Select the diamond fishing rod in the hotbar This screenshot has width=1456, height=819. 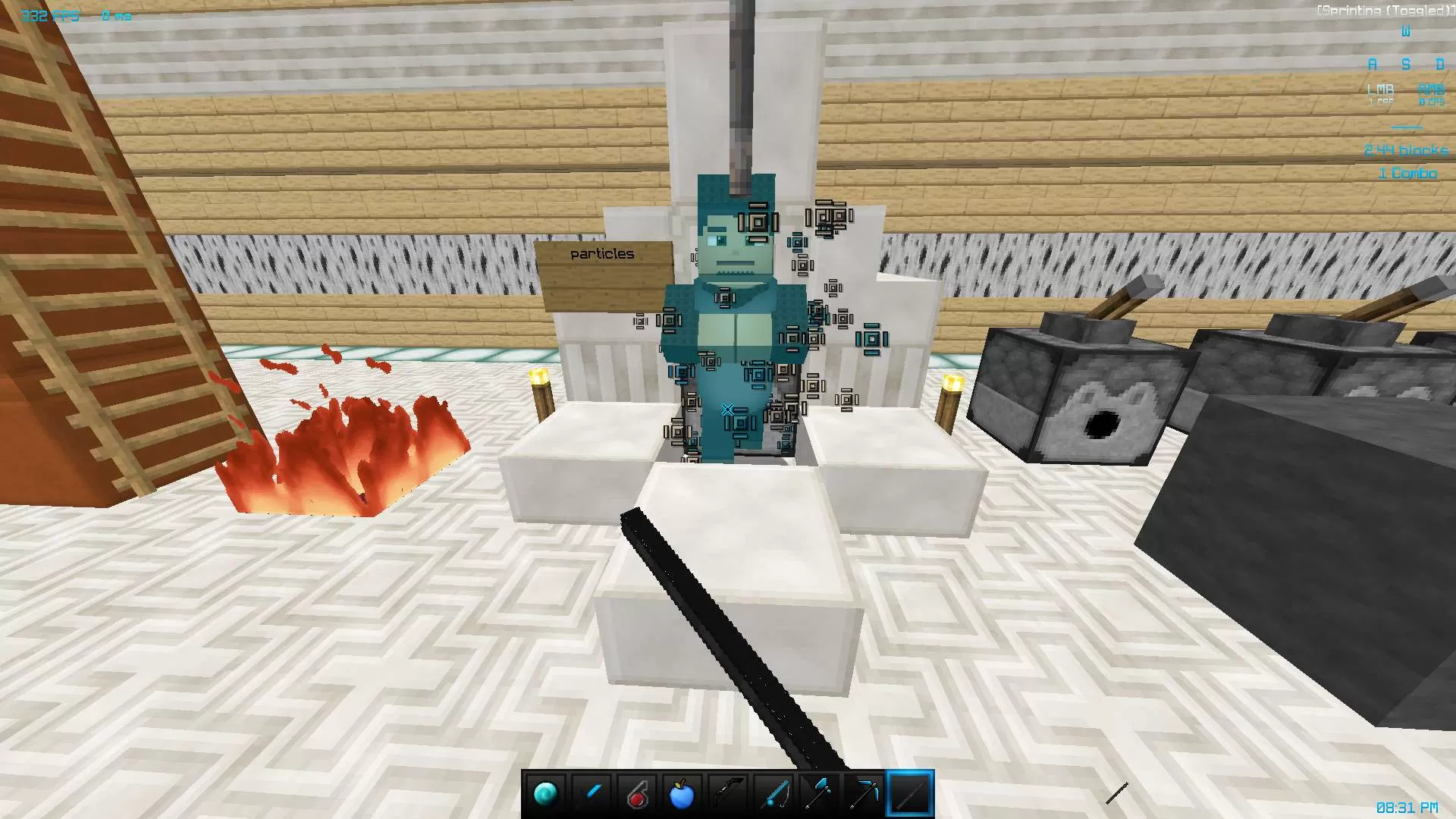(774, 793)
